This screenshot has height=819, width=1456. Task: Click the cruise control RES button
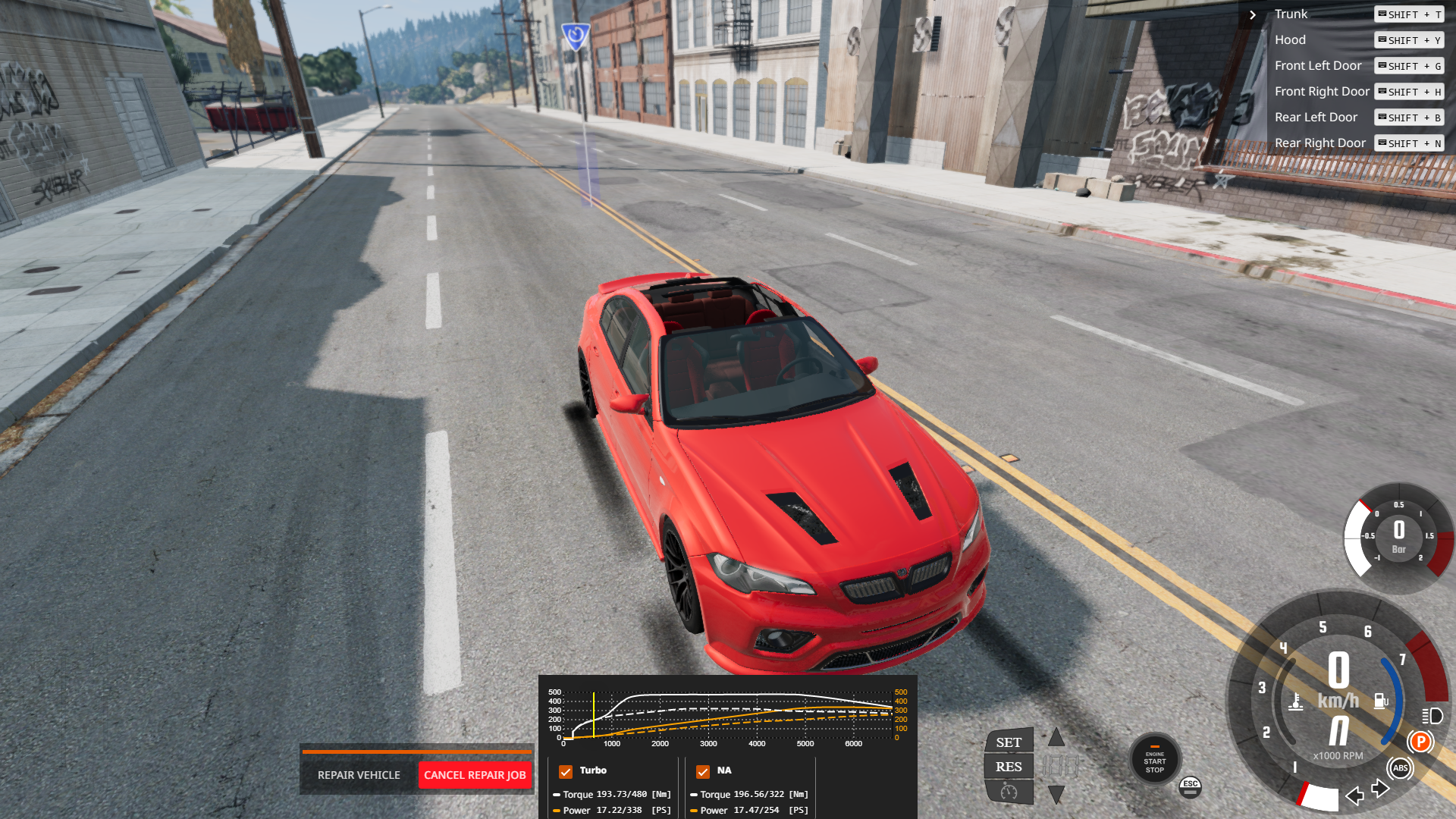[1009, 767]
